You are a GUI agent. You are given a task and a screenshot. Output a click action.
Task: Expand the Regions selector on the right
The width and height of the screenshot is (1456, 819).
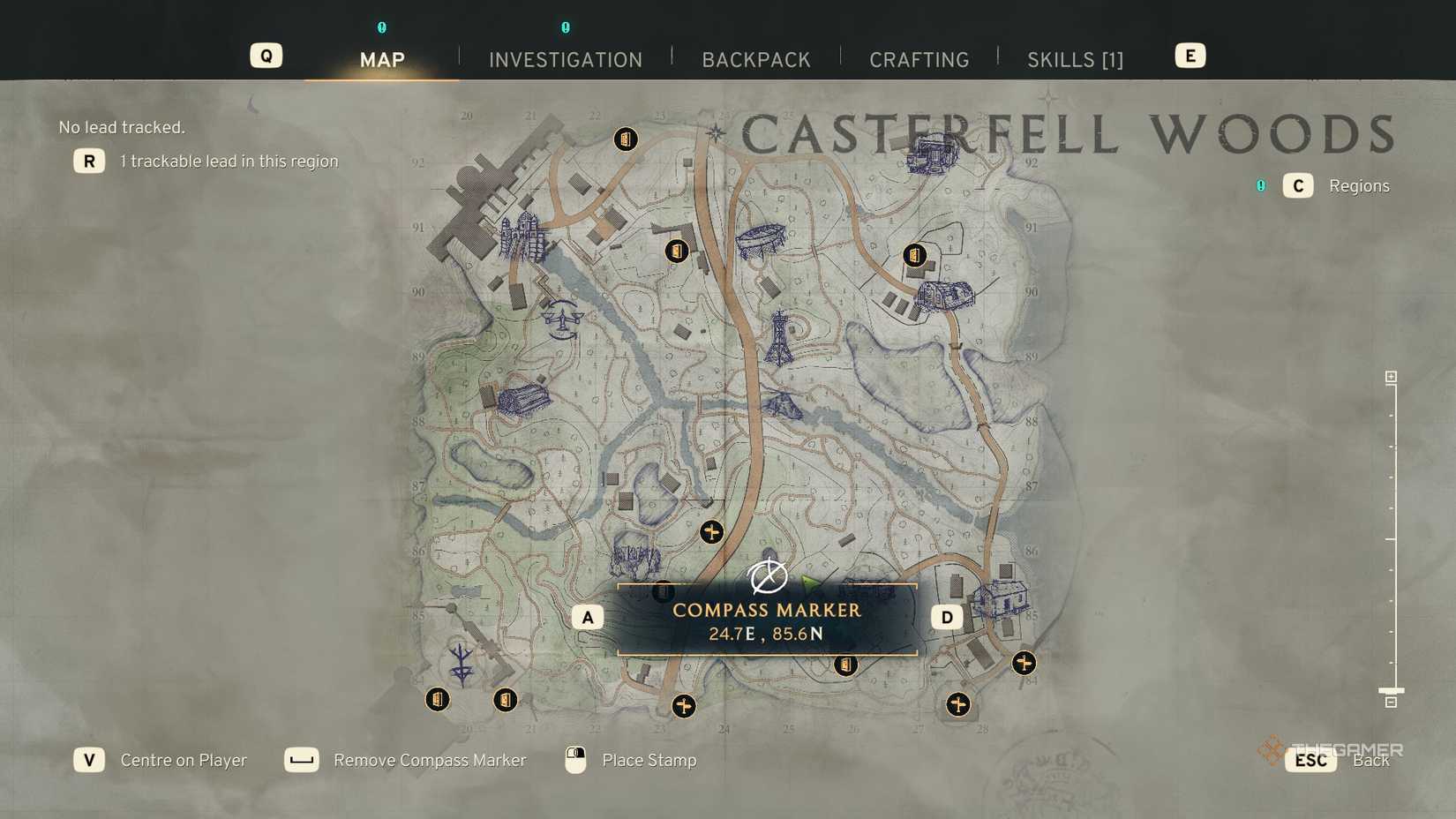(1359, 185)
